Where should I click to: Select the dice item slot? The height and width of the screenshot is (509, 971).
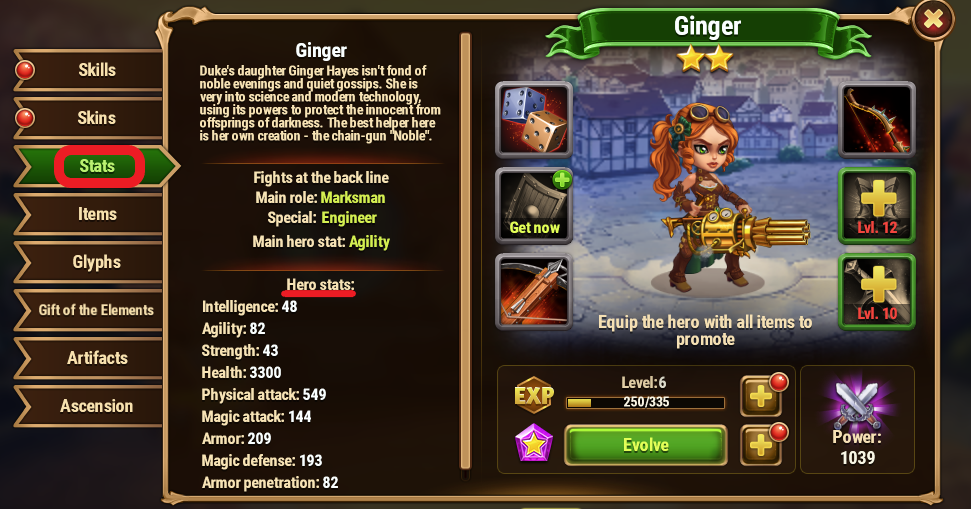[x=534, y=120]
